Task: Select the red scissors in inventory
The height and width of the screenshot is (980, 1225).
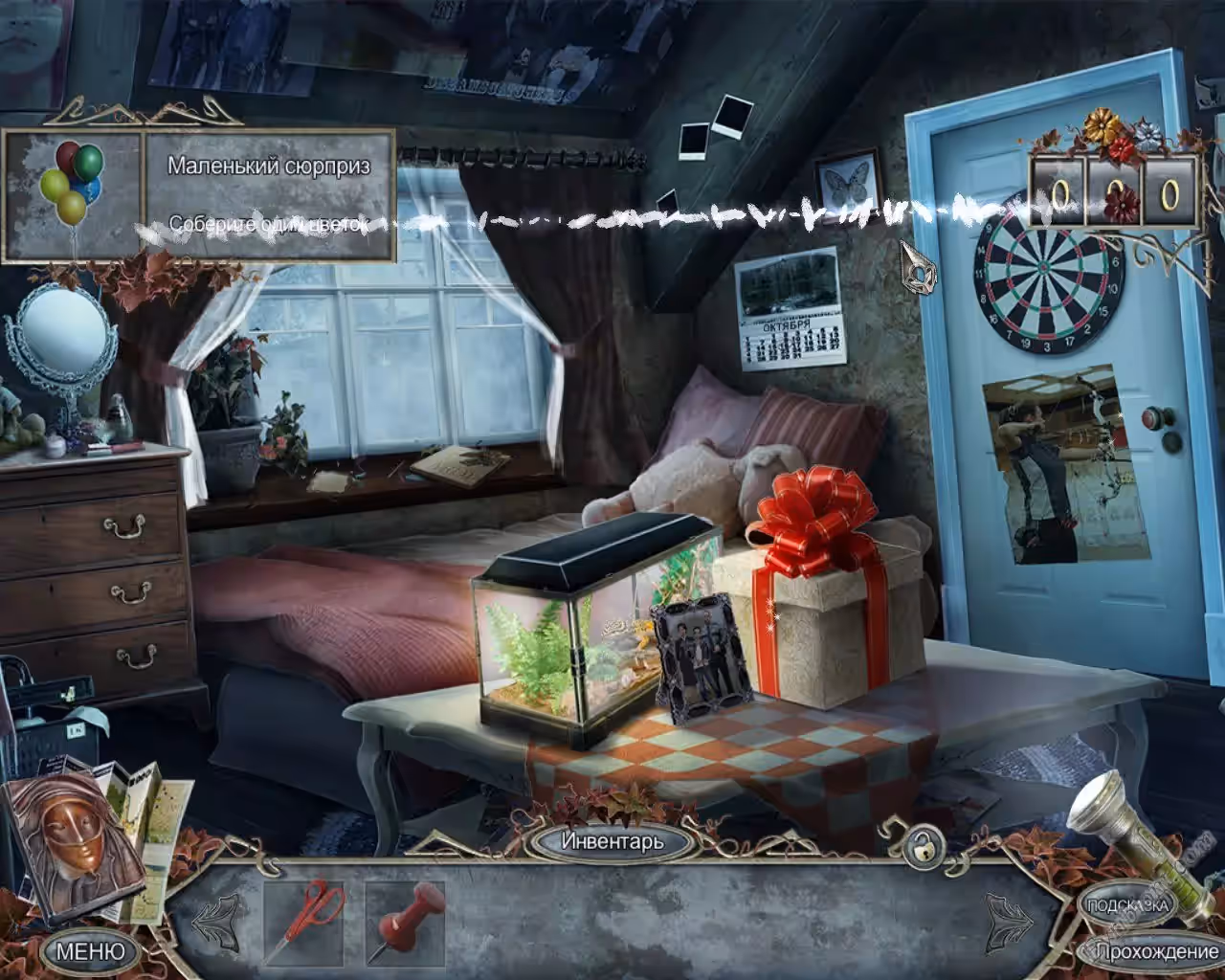Action: 304,922
